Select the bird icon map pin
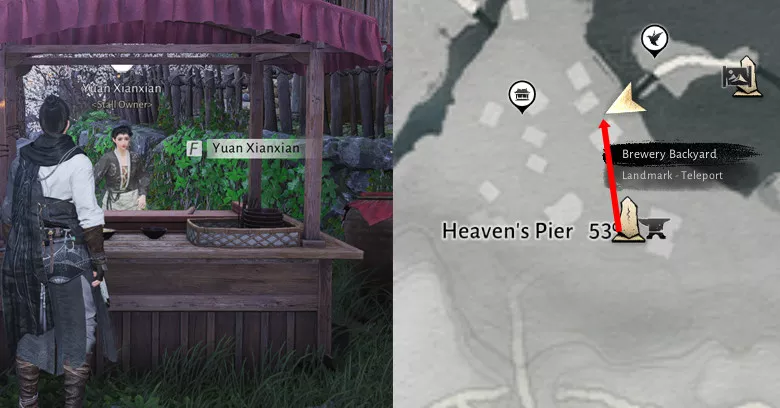Viewport: 780px width, 408px height. coord(654,40)
